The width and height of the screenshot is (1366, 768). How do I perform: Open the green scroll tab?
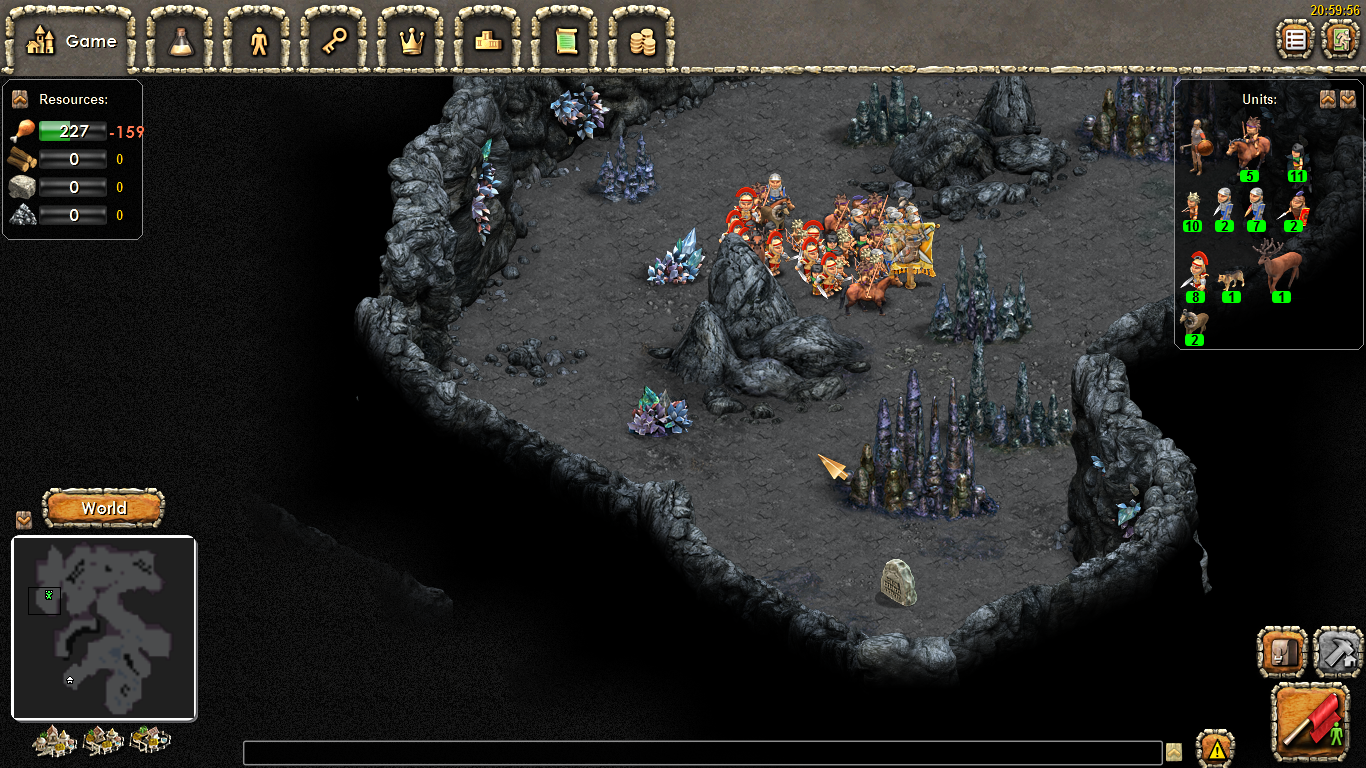[x=566, y=41]
